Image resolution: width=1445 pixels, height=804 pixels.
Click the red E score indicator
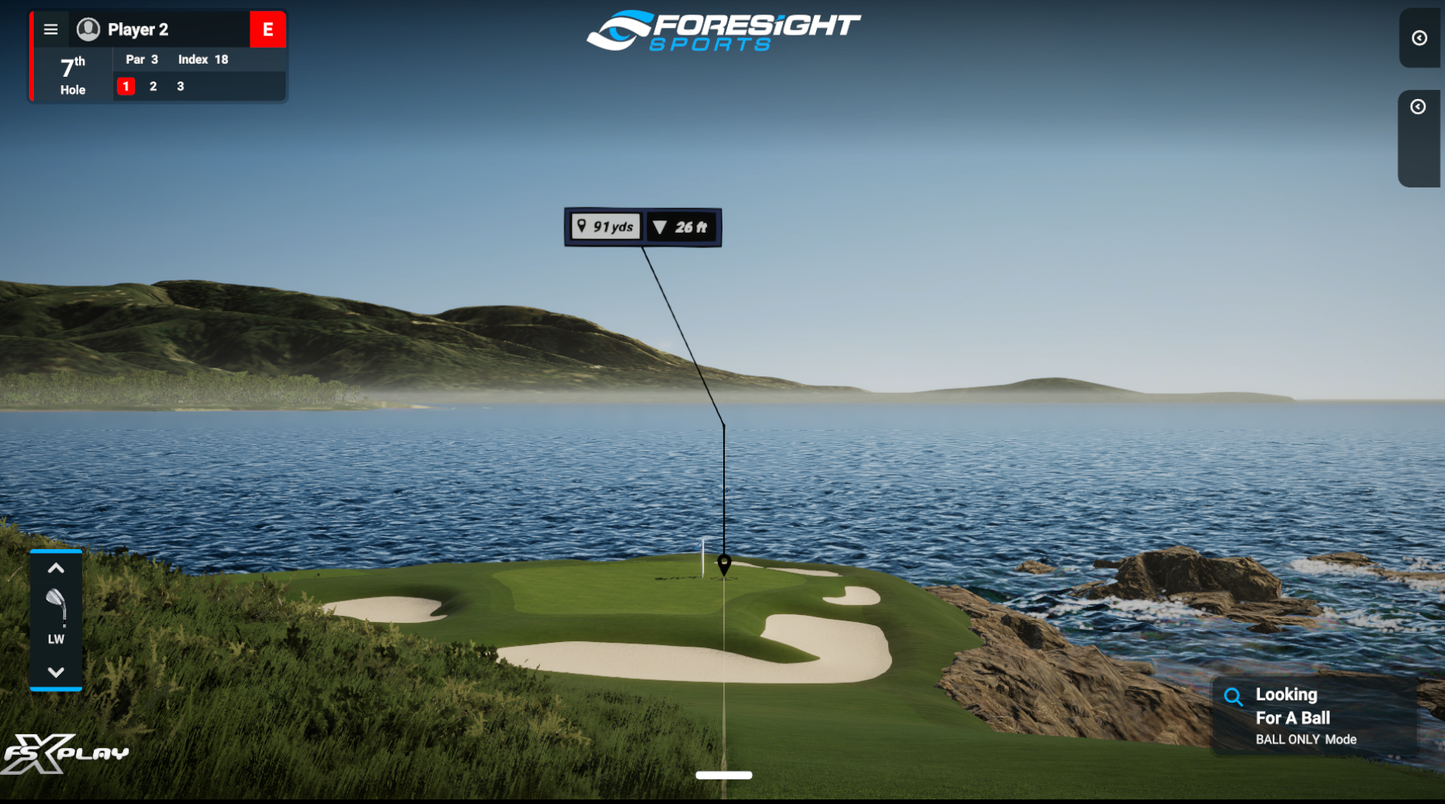tap(267, 29)
